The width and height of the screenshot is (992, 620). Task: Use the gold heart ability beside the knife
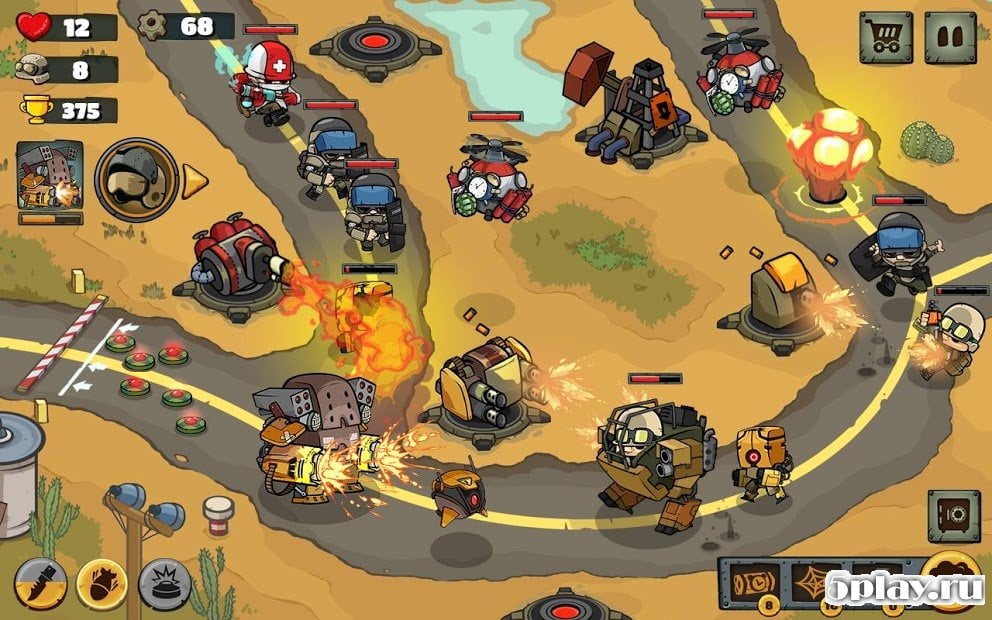pyautogui.click(x=103, y=584)
